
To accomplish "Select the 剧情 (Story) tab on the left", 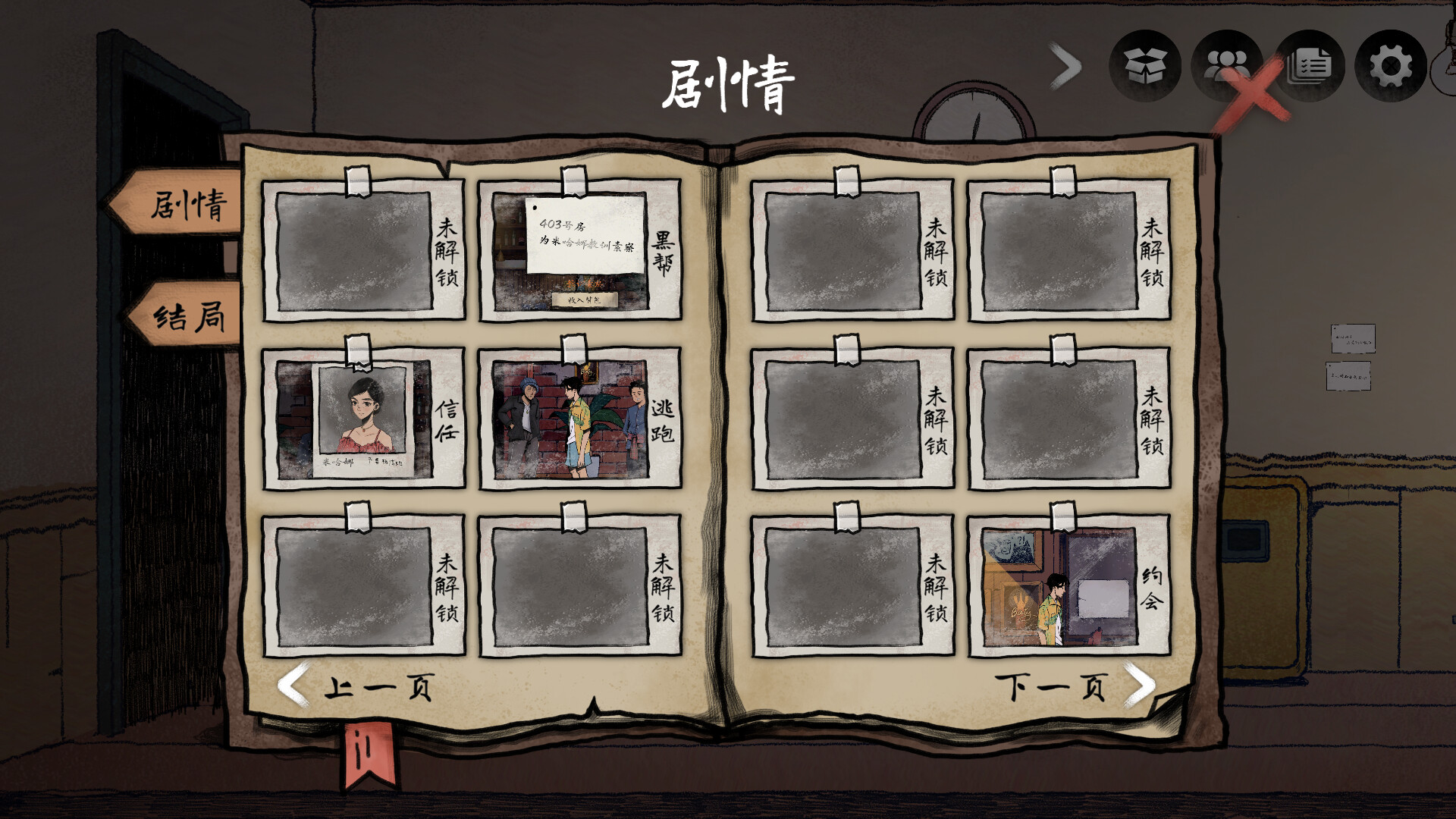I will [x=186, y=201].
